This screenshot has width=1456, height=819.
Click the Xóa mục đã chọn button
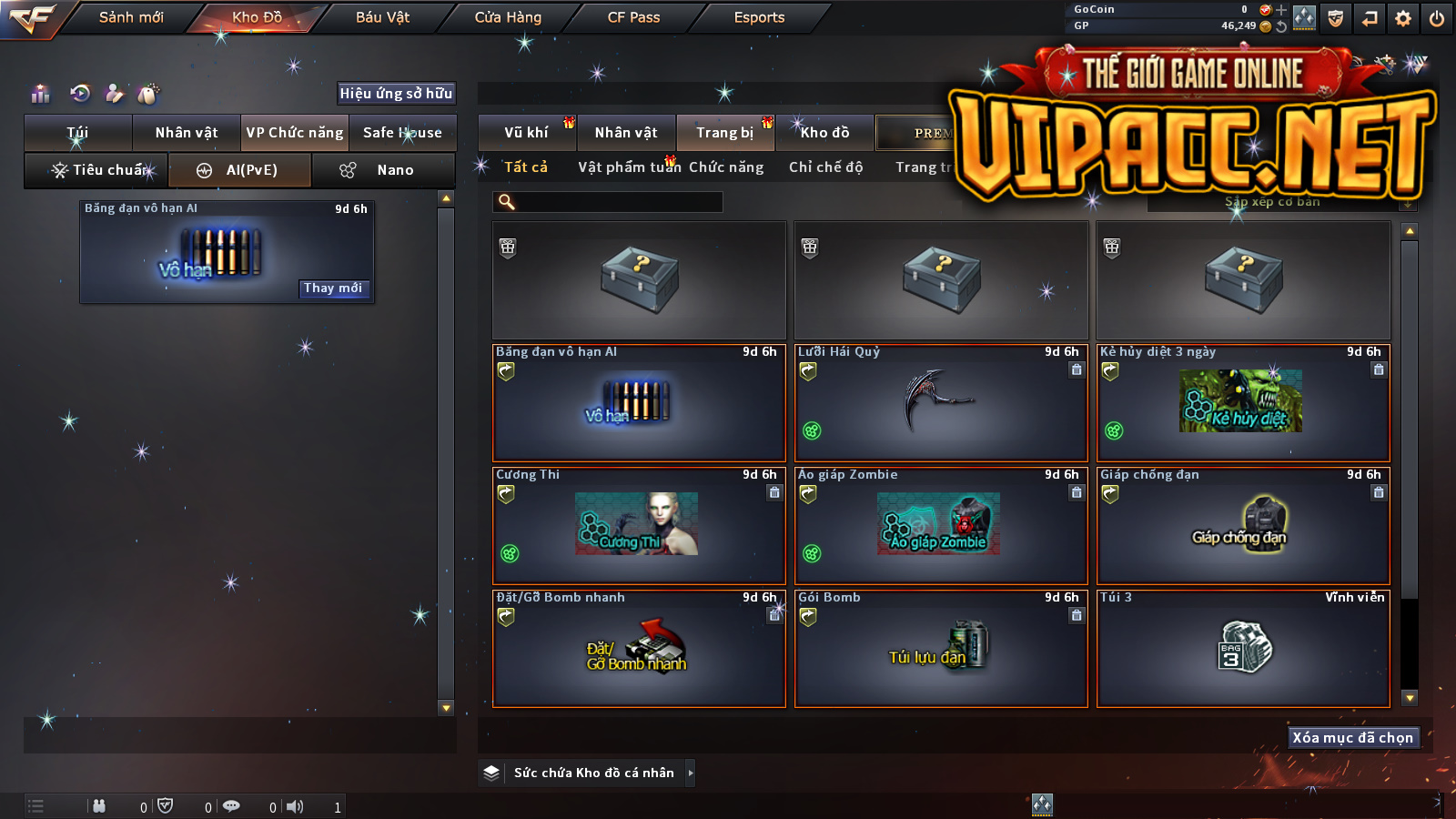[x=1353, y=738]
